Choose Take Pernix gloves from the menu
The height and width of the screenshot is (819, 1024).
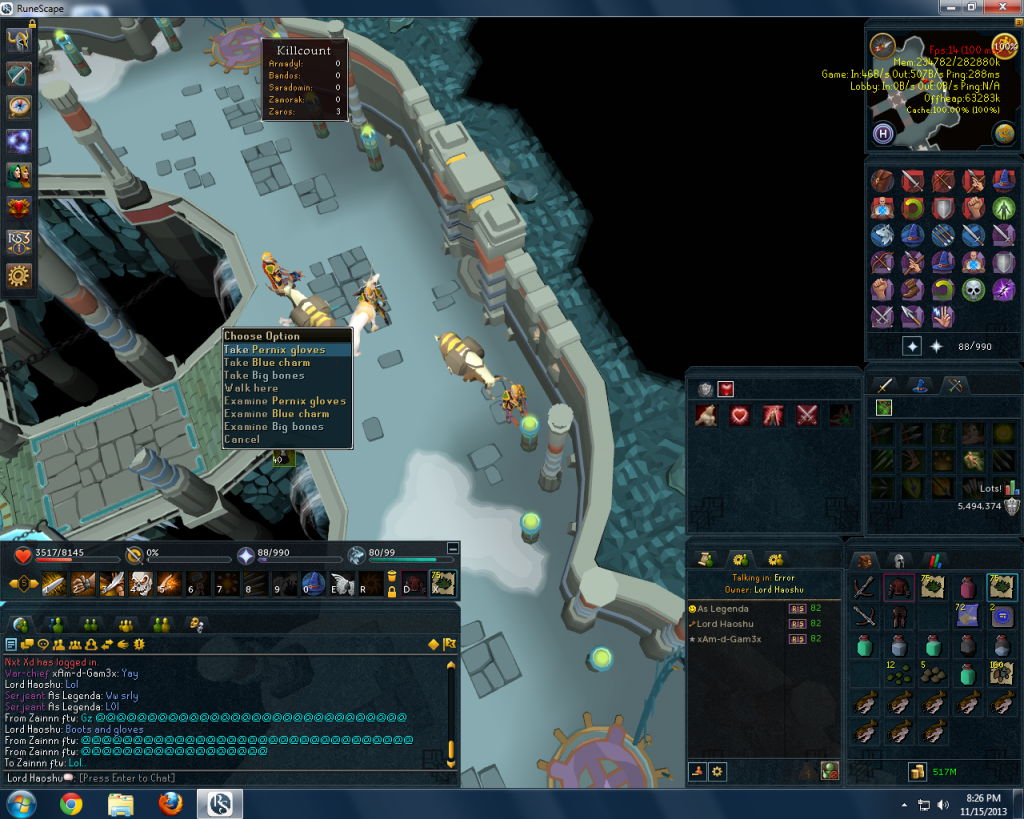point(274,350)
